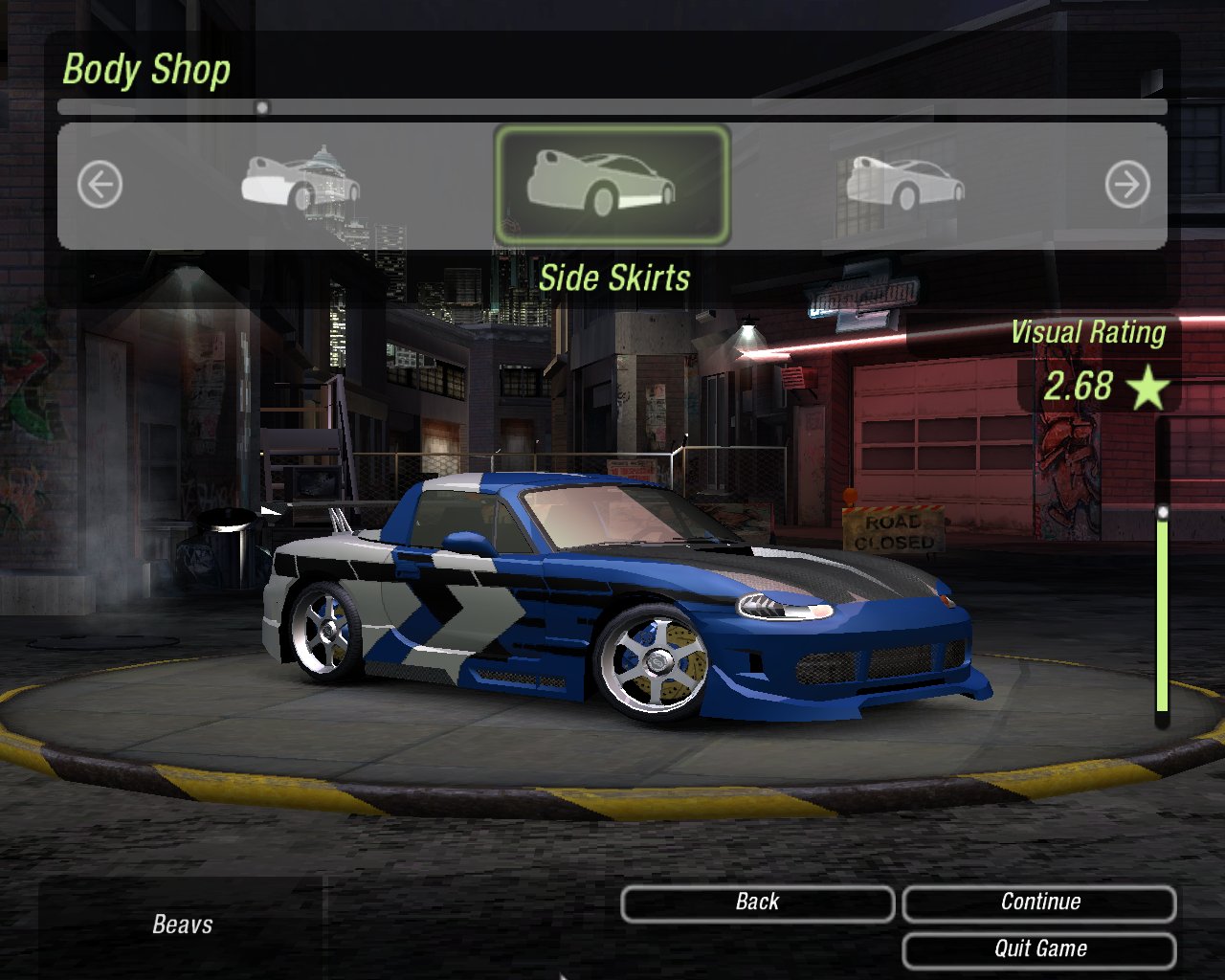Select the highlighted Side Skirts category icon

(x=612, y=184)
